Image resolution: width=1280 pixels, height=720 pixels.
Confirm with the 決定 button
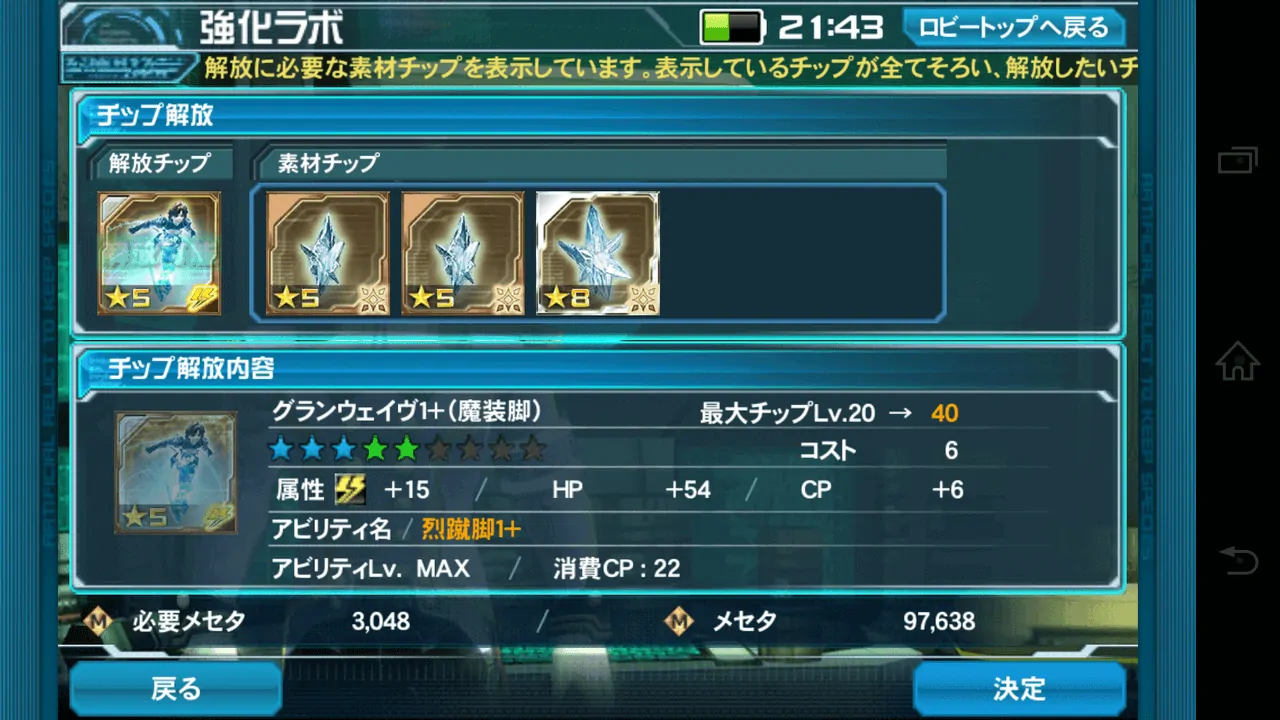tap(1019, 689)
